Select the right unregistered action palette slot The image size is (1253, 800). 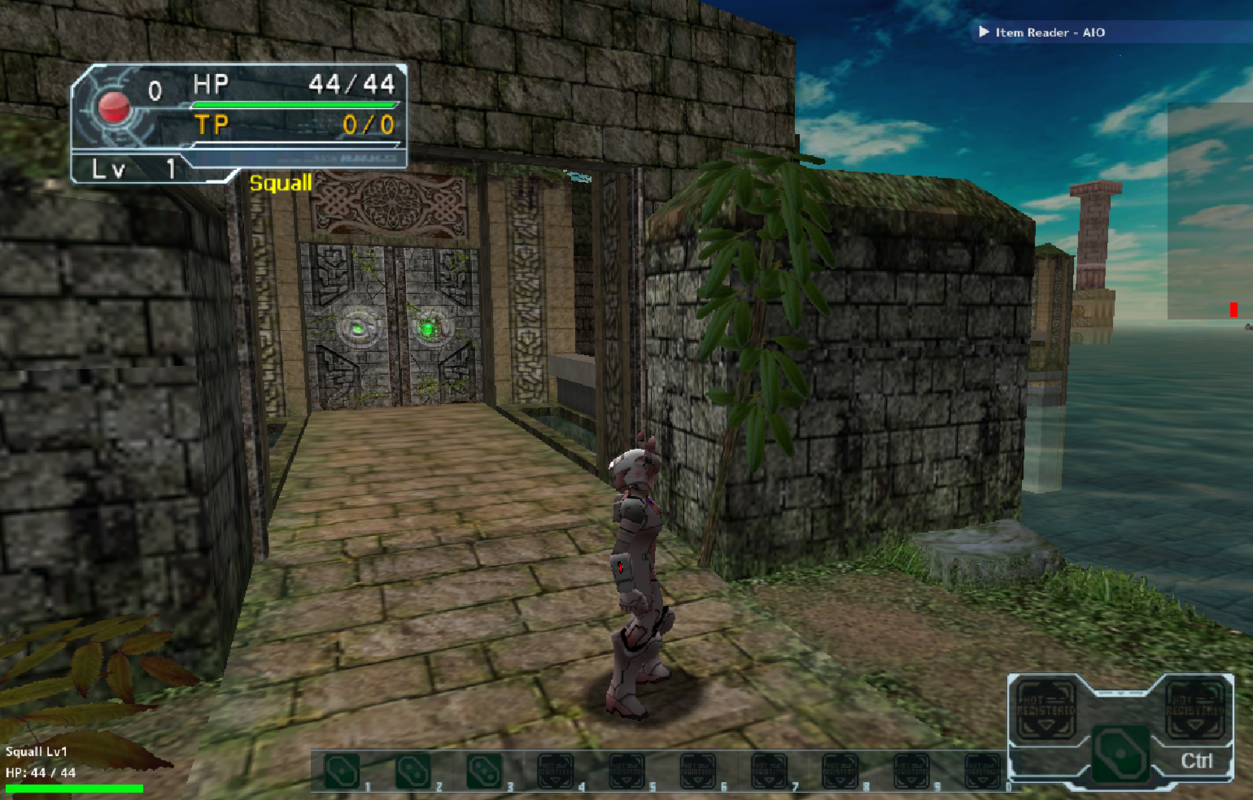click(x=1195, y=709)
